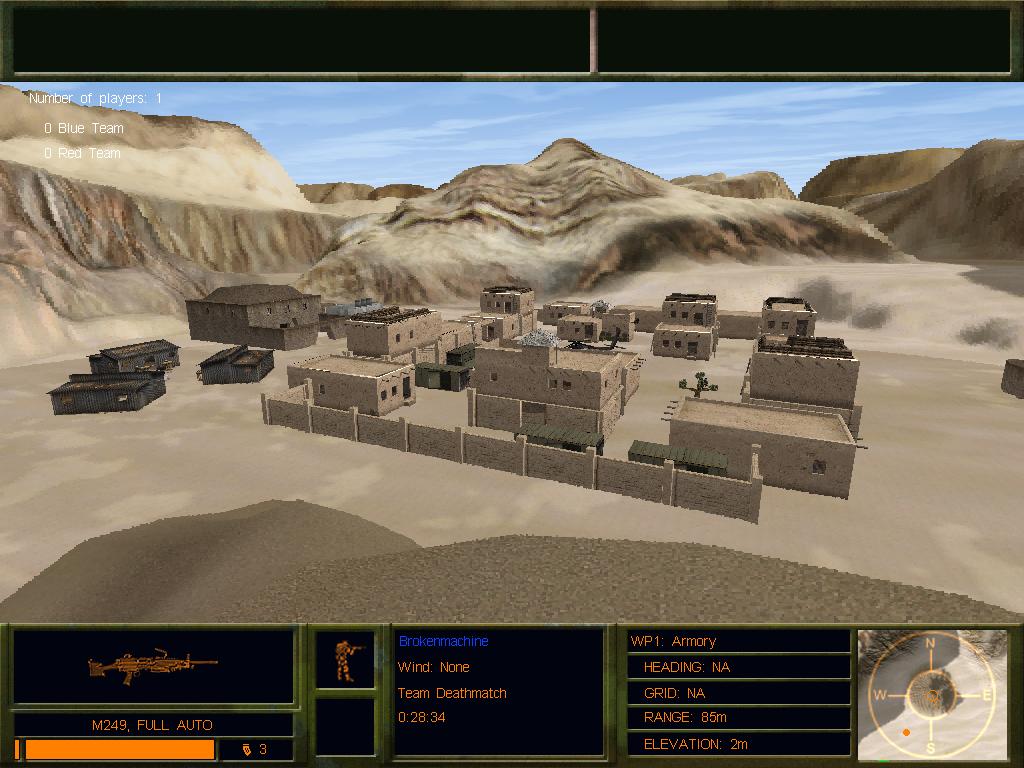The height and width of the screenshot is (768, 1024).
Task: Select the M249 machine gun weapon icon
Action: coord(153,665)
